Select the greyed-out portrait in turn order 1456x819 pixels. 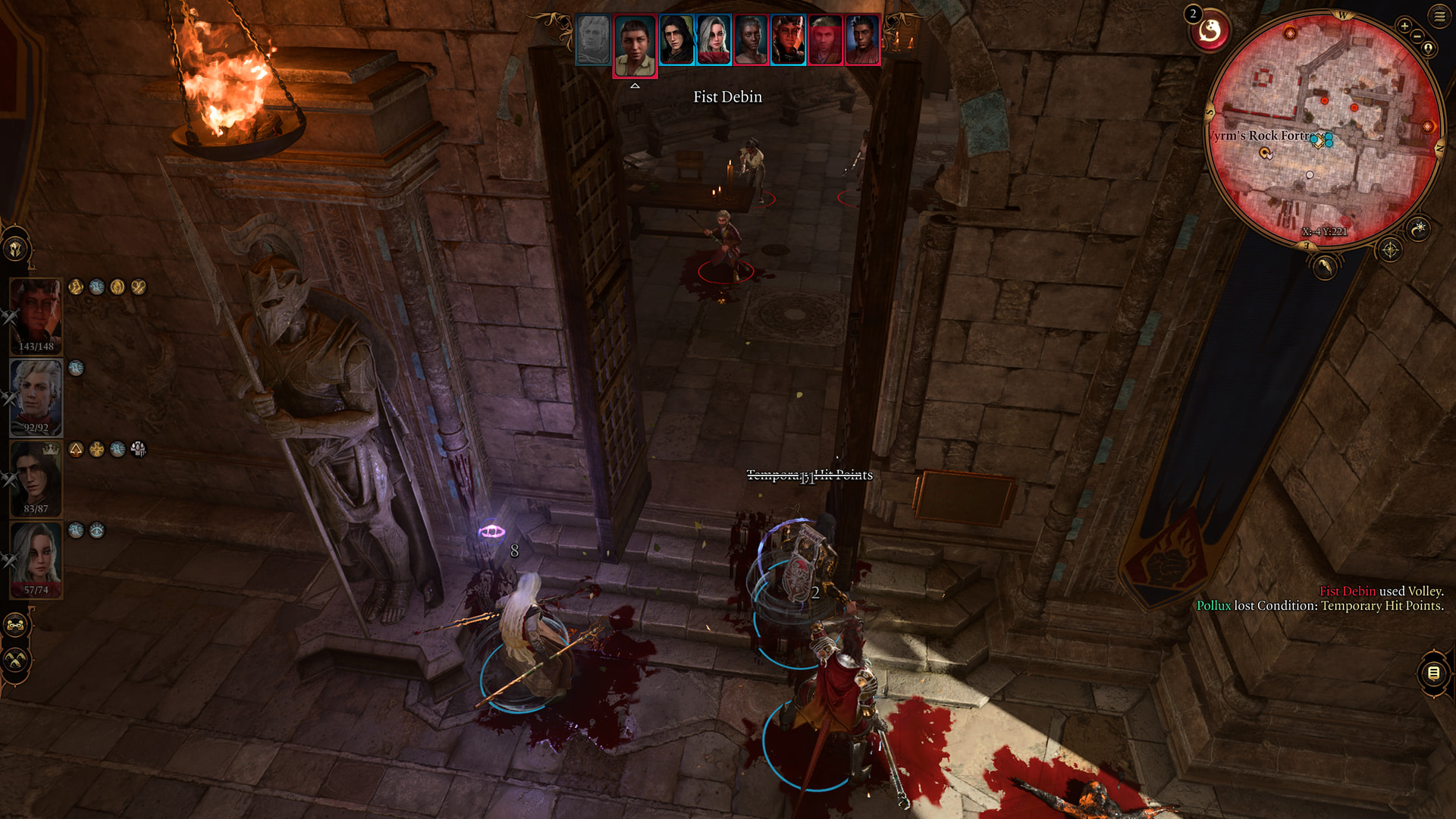593,39
